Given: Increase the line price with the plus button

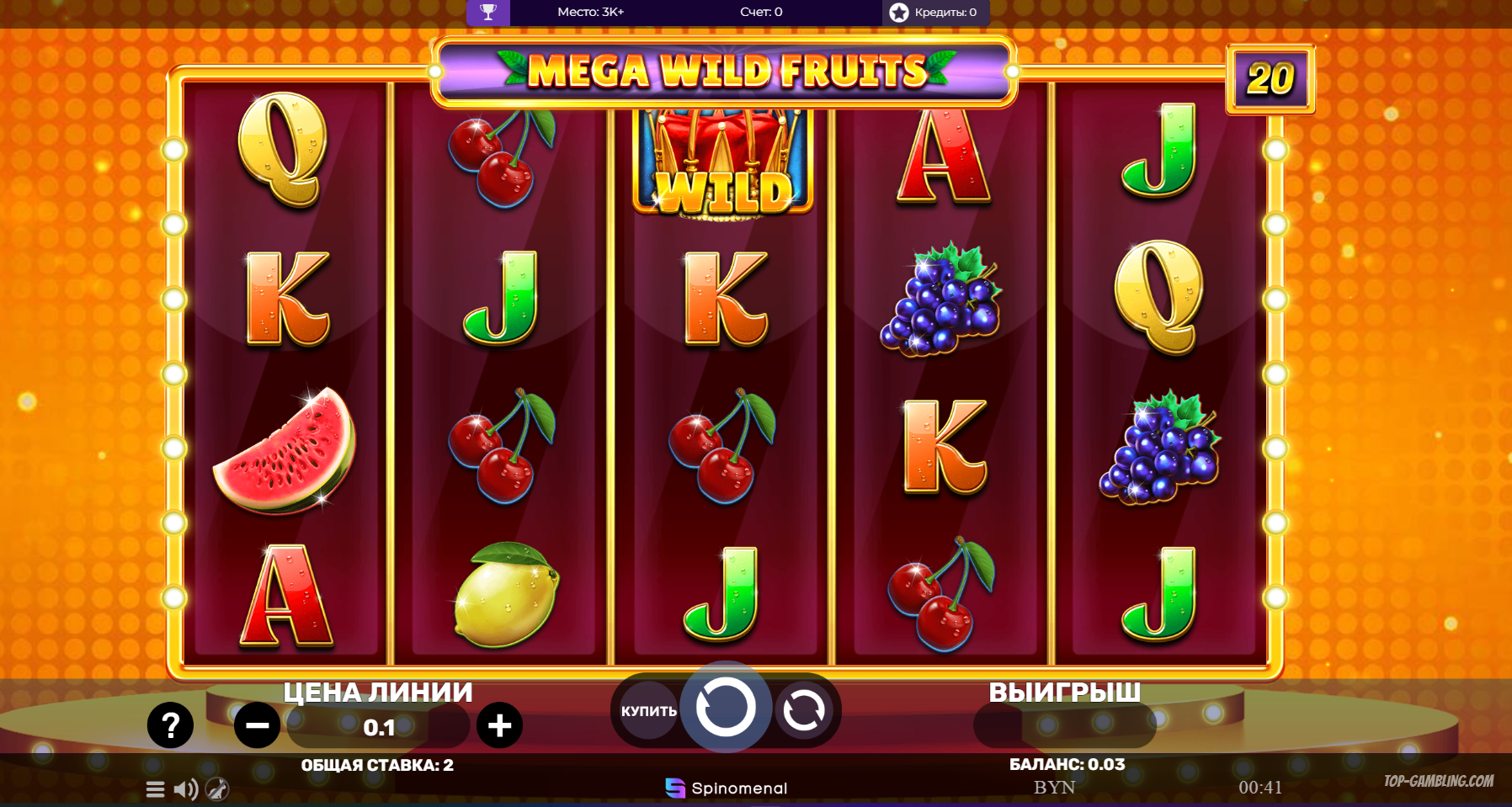Looking at the screenshot, I should 499,725.
